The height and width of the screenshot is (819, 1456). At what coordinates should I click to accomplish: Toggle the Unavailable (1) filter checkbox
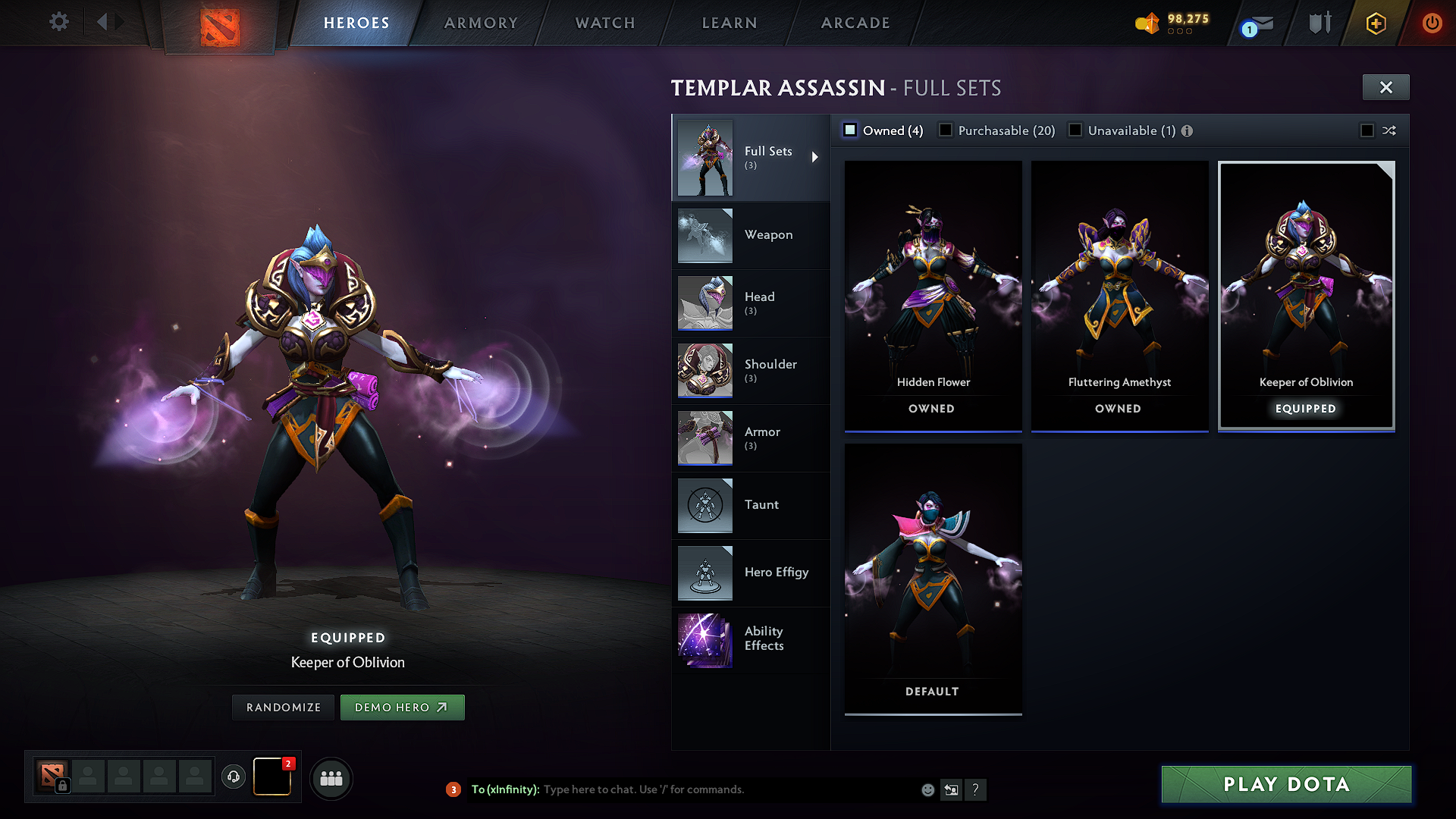pyautogui.click(x=1075, y=130)
